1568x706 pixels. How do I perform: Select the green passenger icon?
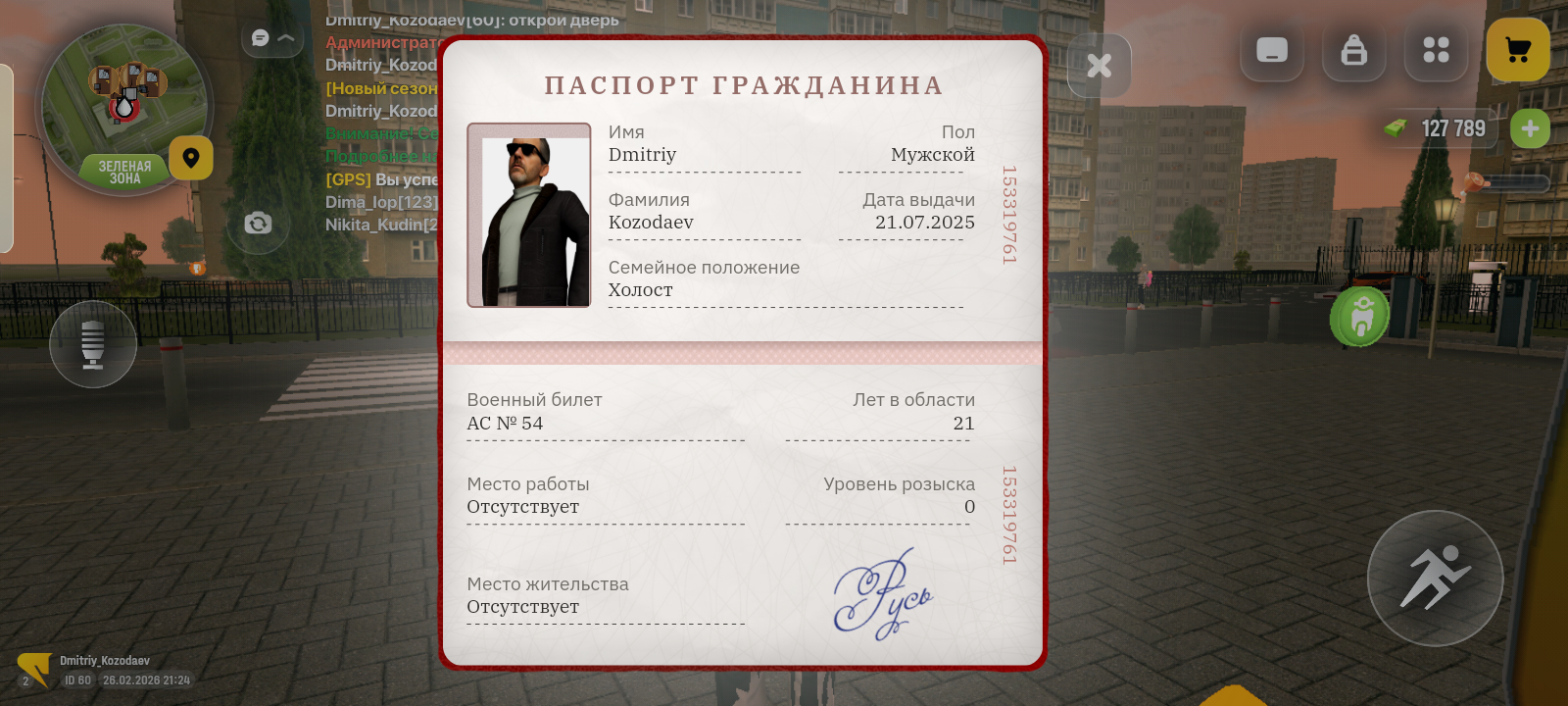point(1359,316)
